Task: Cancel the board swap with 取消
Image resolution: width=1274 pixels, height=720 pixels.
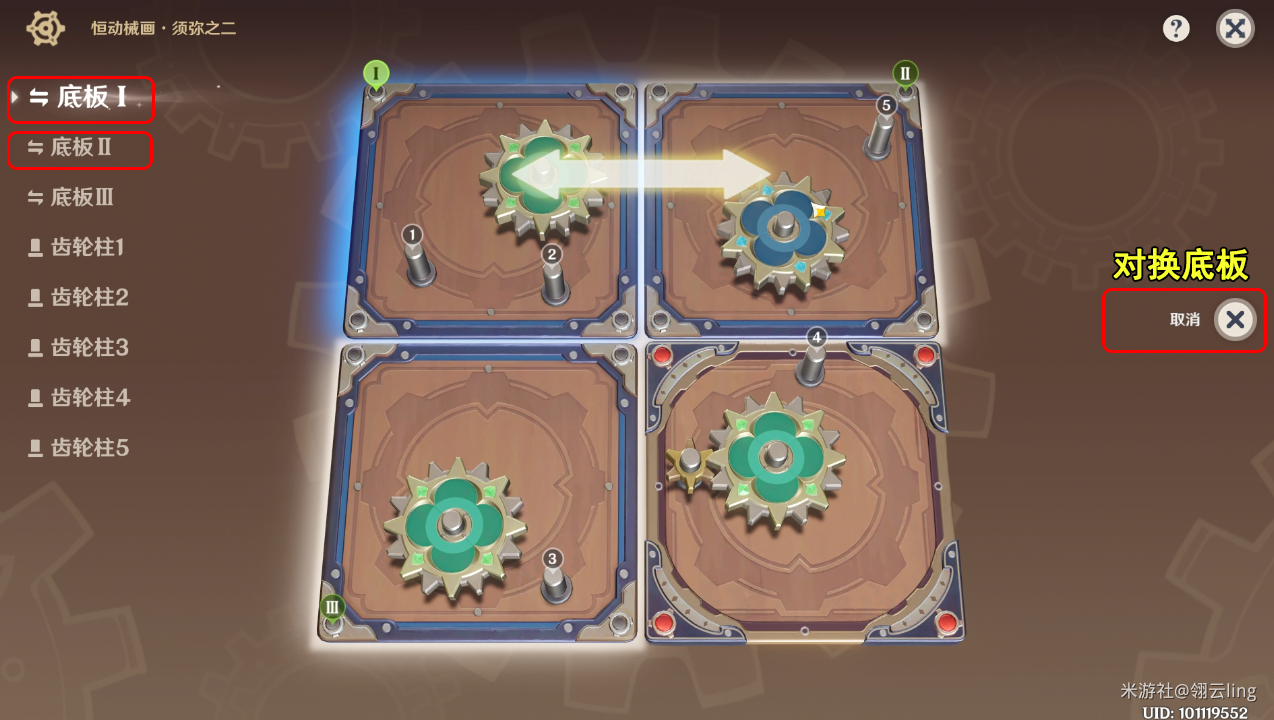Action: [1234, 320]
